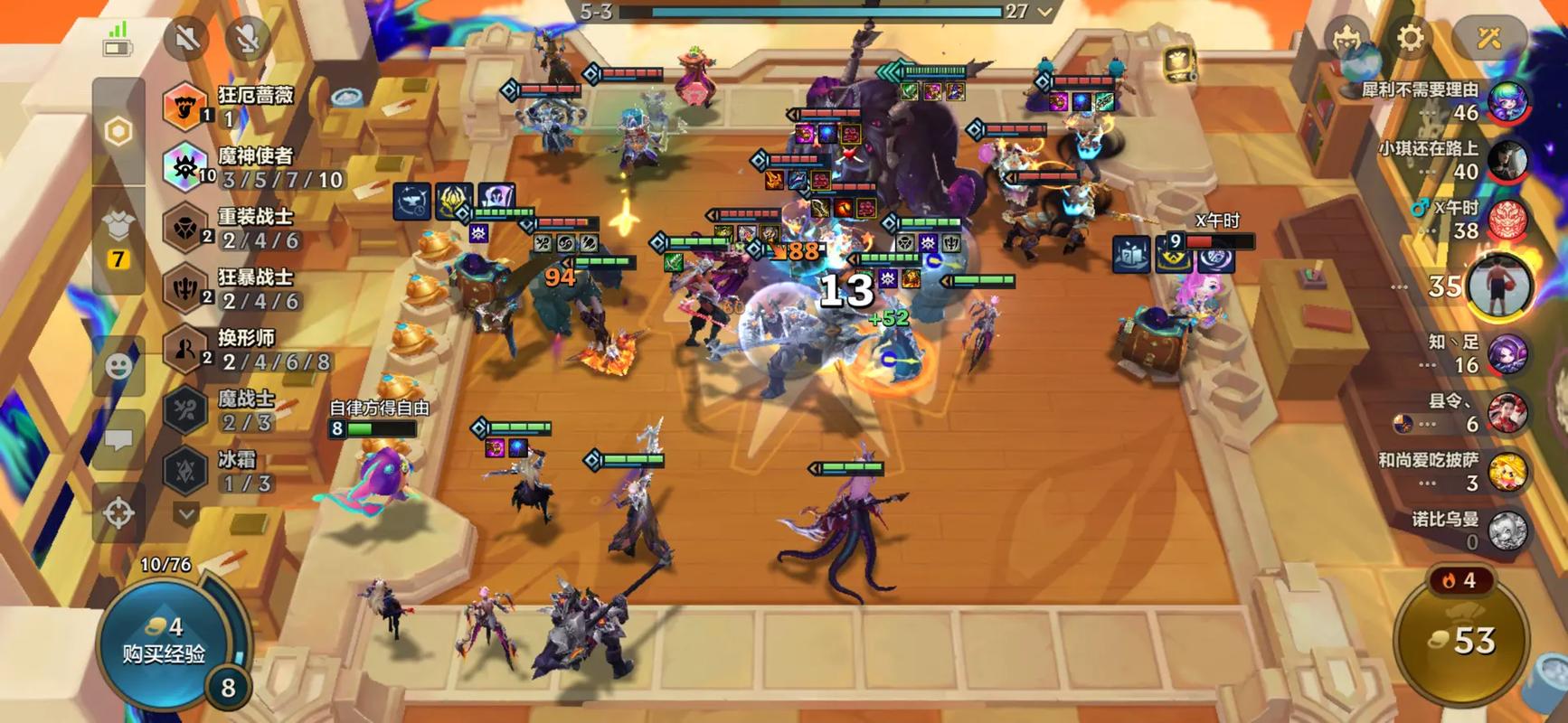
Task: Open the settings gear menu
Action: [1411, 38]
